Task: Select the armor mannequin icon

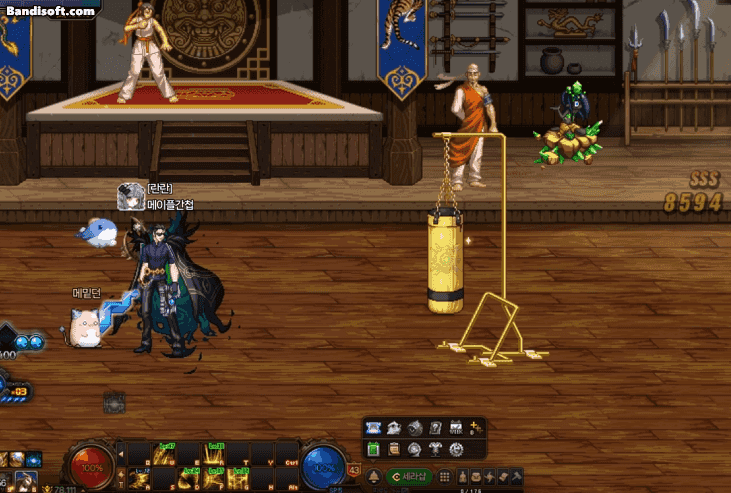Action: 435,449
